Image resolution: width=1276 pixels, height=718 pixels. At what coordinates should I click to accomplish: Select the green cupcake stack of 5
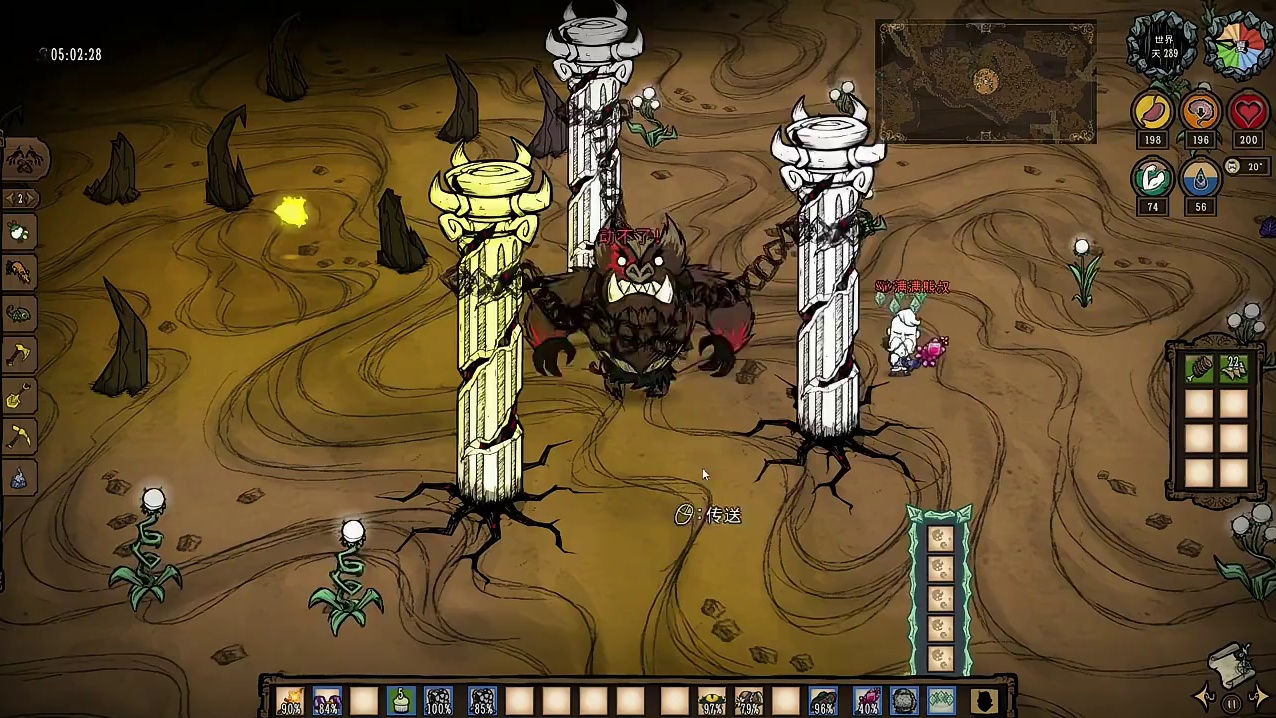coord(401,700)
